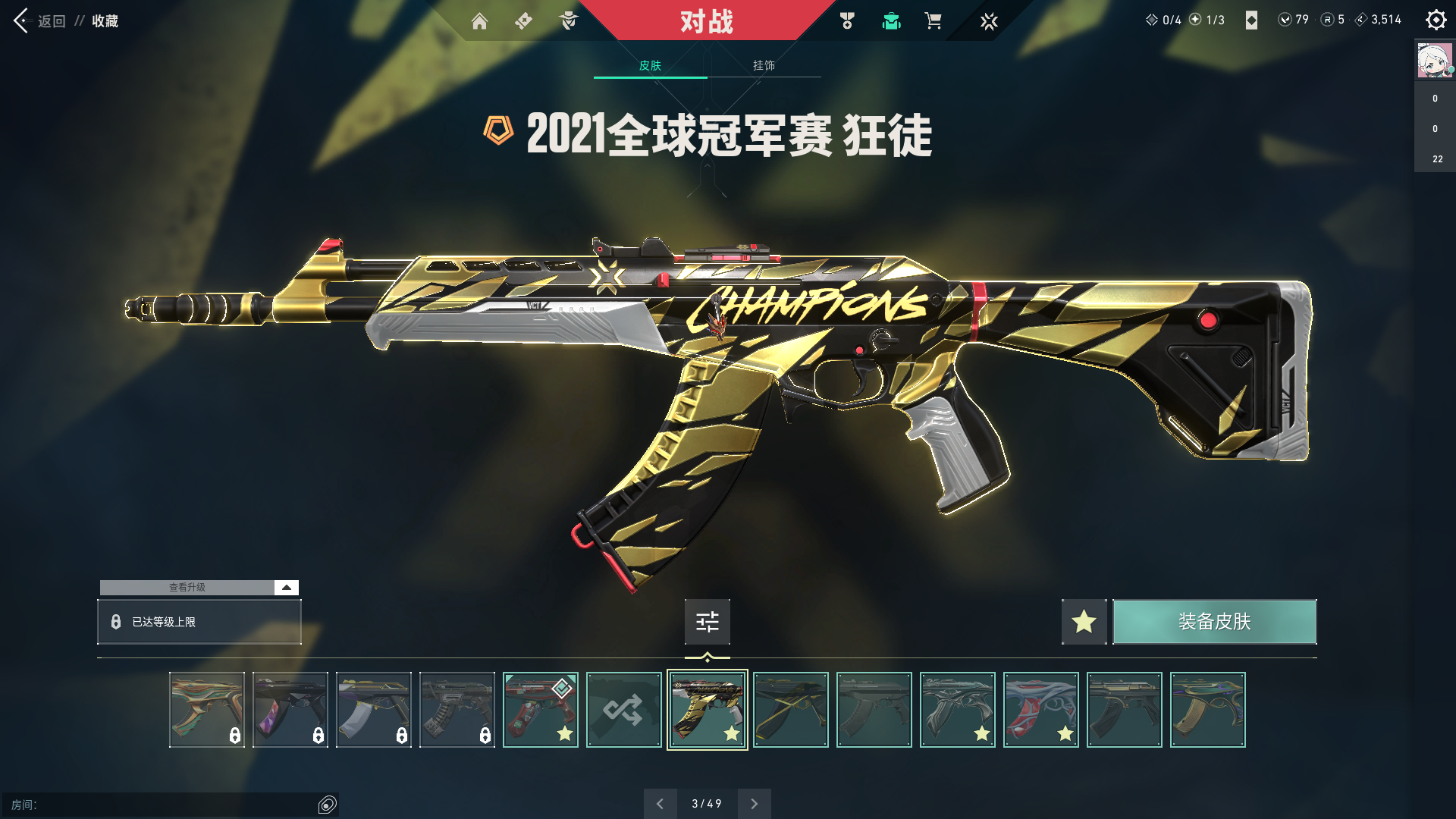Viewport: 1456px width, 819px height.
Task: Open the in-game store cart icon
Action: [x=934, y=21]
